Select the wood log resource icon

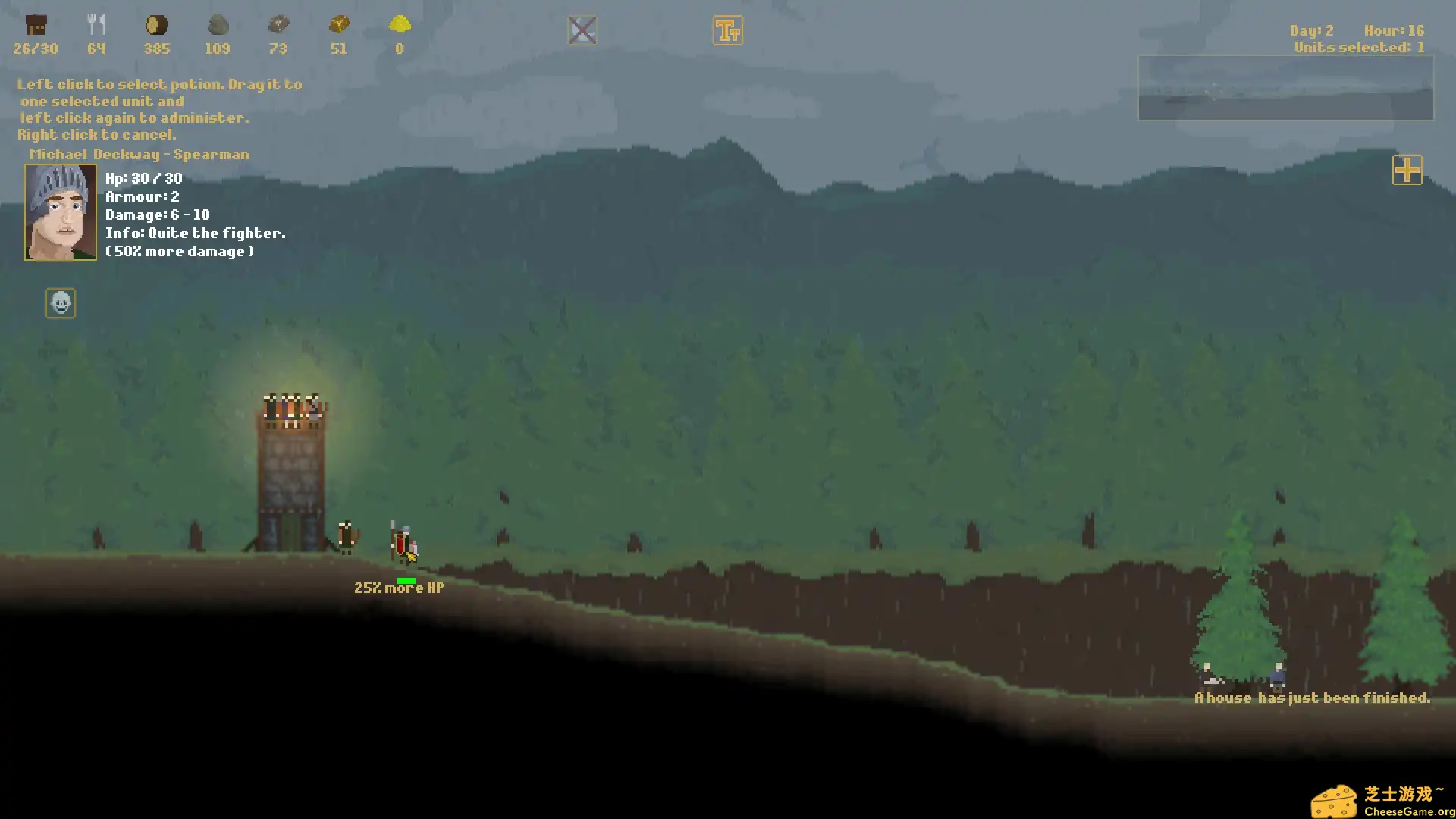tap(157, 25)
